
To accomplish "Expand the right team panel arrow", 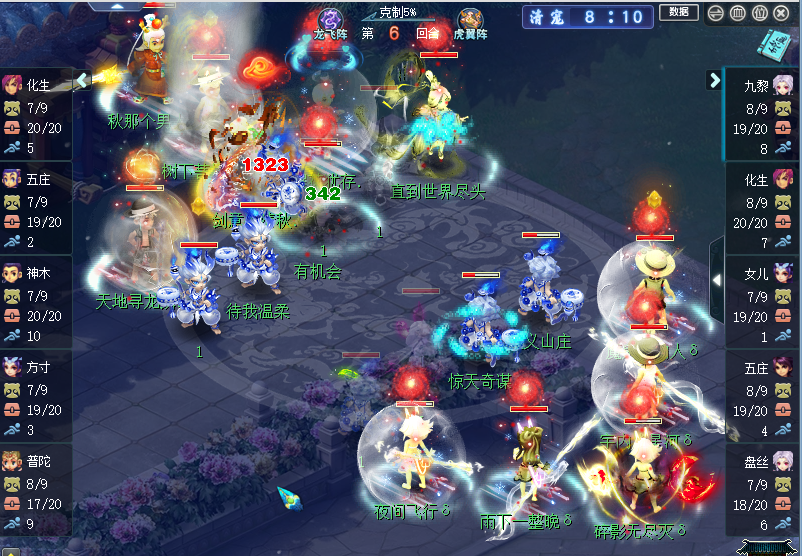I will 715,79.
